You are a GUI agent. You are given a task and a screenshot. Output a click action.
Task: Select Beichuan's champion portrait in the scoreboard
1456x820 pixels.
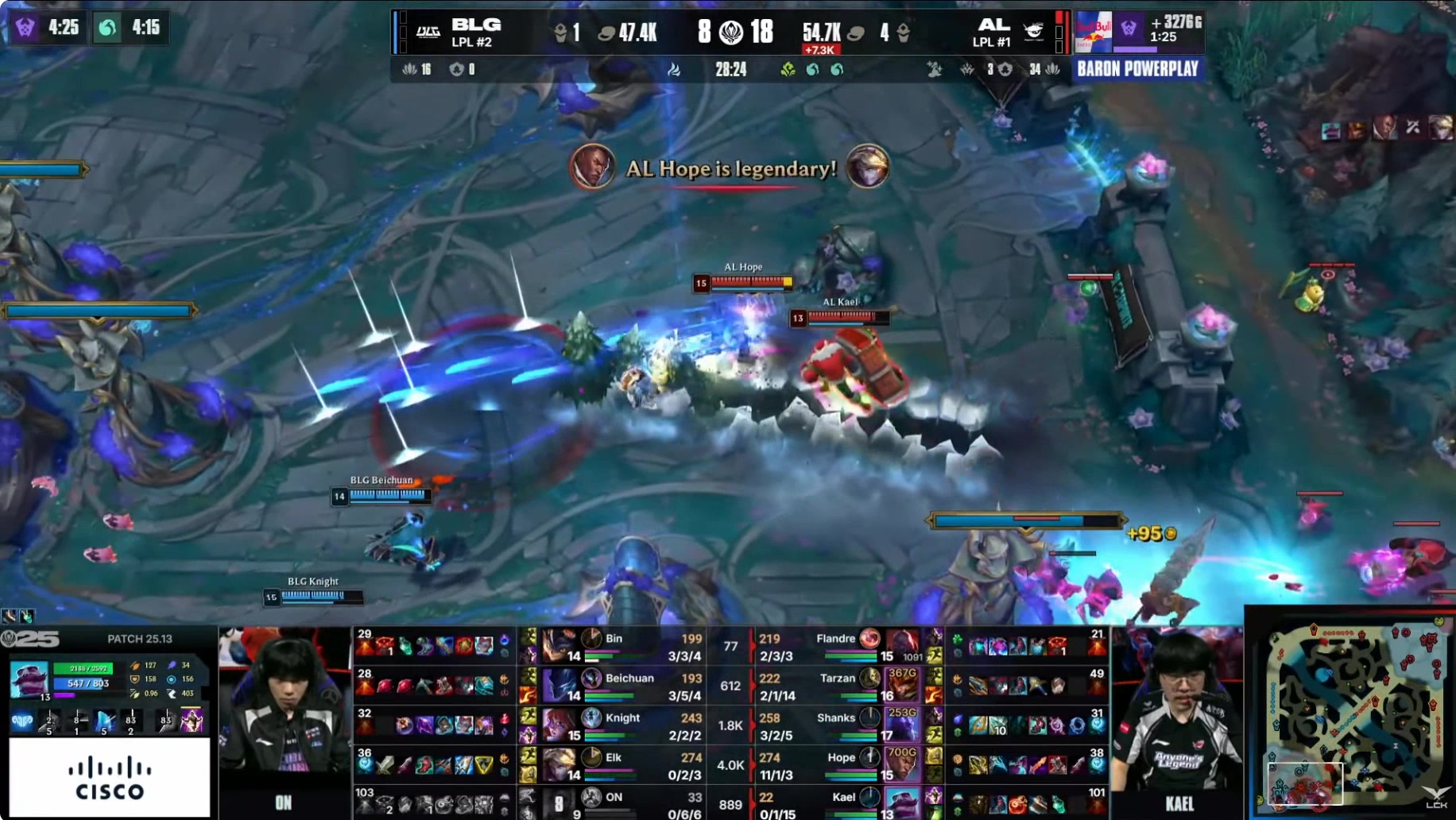click(x=560, y=685)
